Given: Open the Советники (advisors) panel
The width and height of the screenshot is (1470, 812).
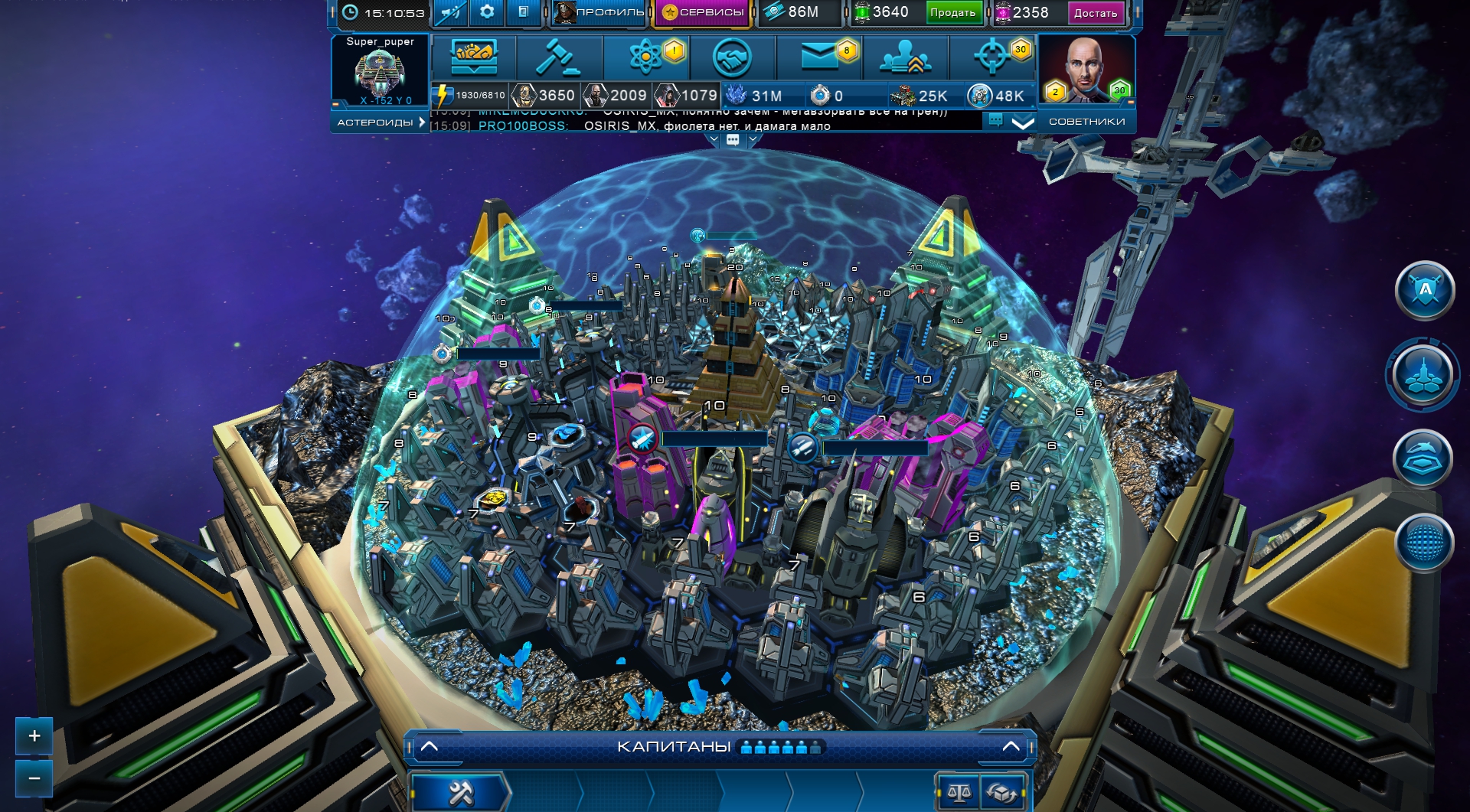Looking at the screenshot, I should click(1086, 122).
